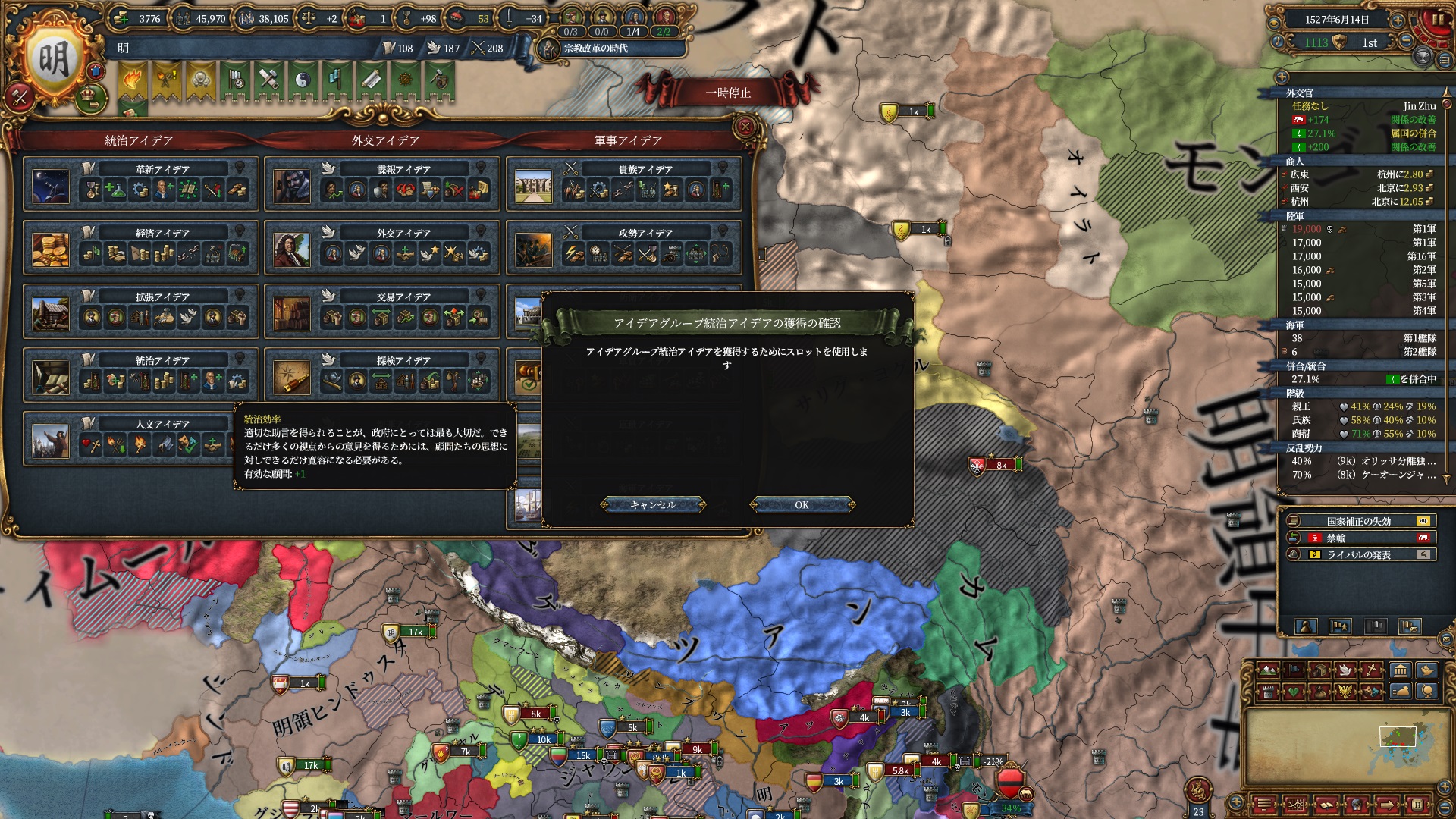Confirm the idea group with OK
1456x819 pixels.
[802, 505]
